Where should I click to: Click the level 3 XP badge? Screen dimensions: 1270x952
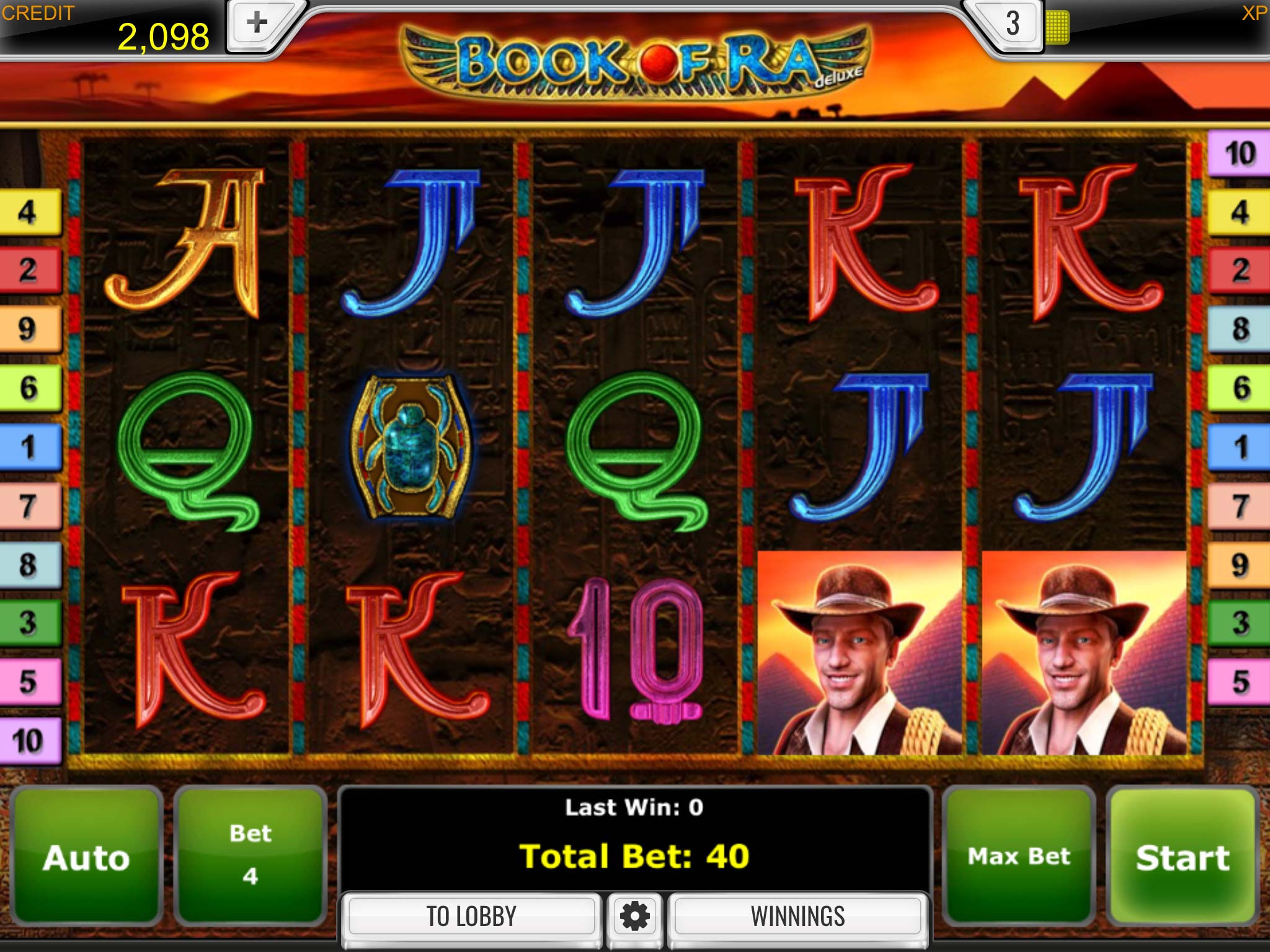(x=1012, y=25)
